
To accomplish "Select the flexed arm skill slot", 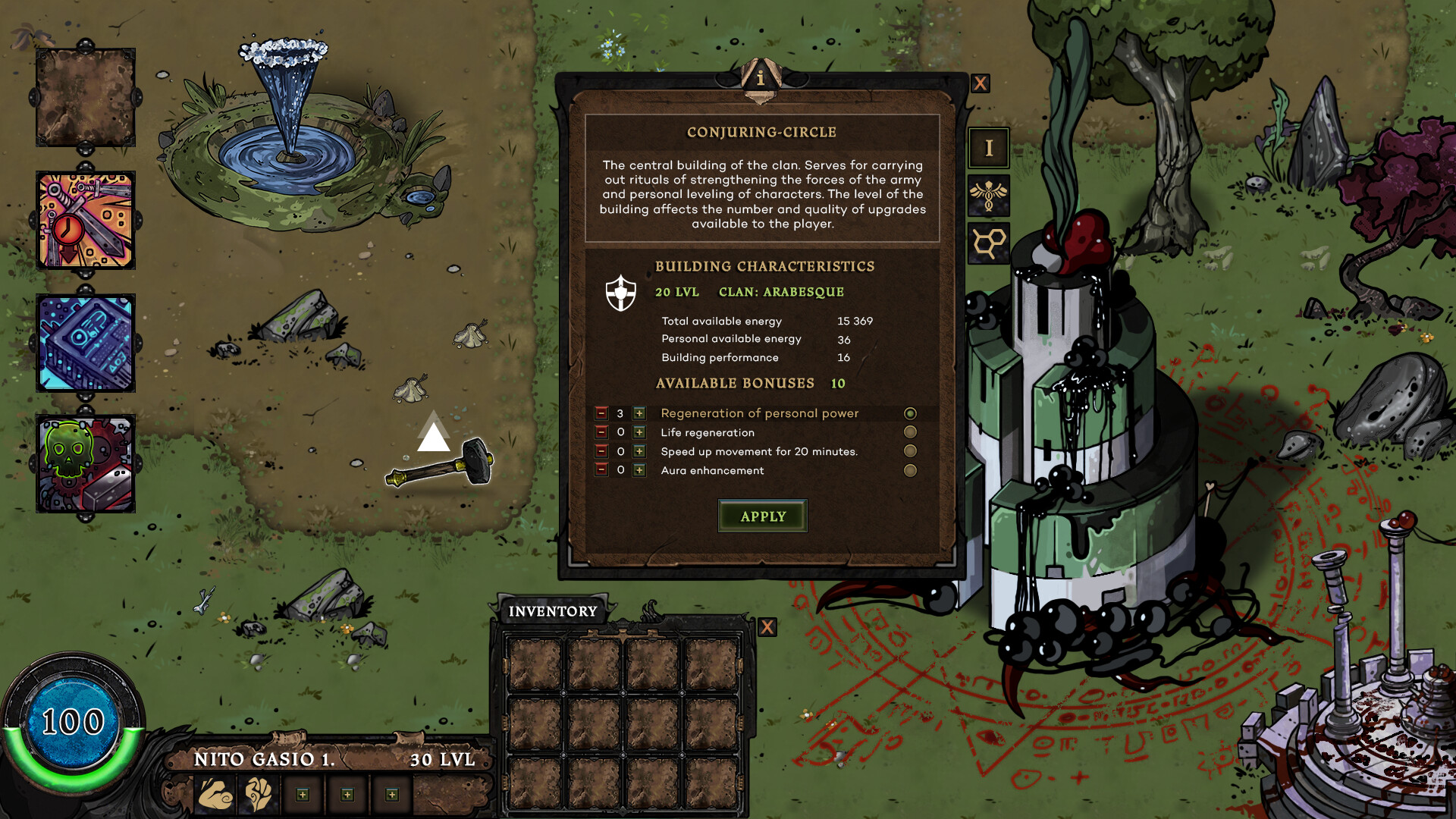I will [x=215, y=794].
